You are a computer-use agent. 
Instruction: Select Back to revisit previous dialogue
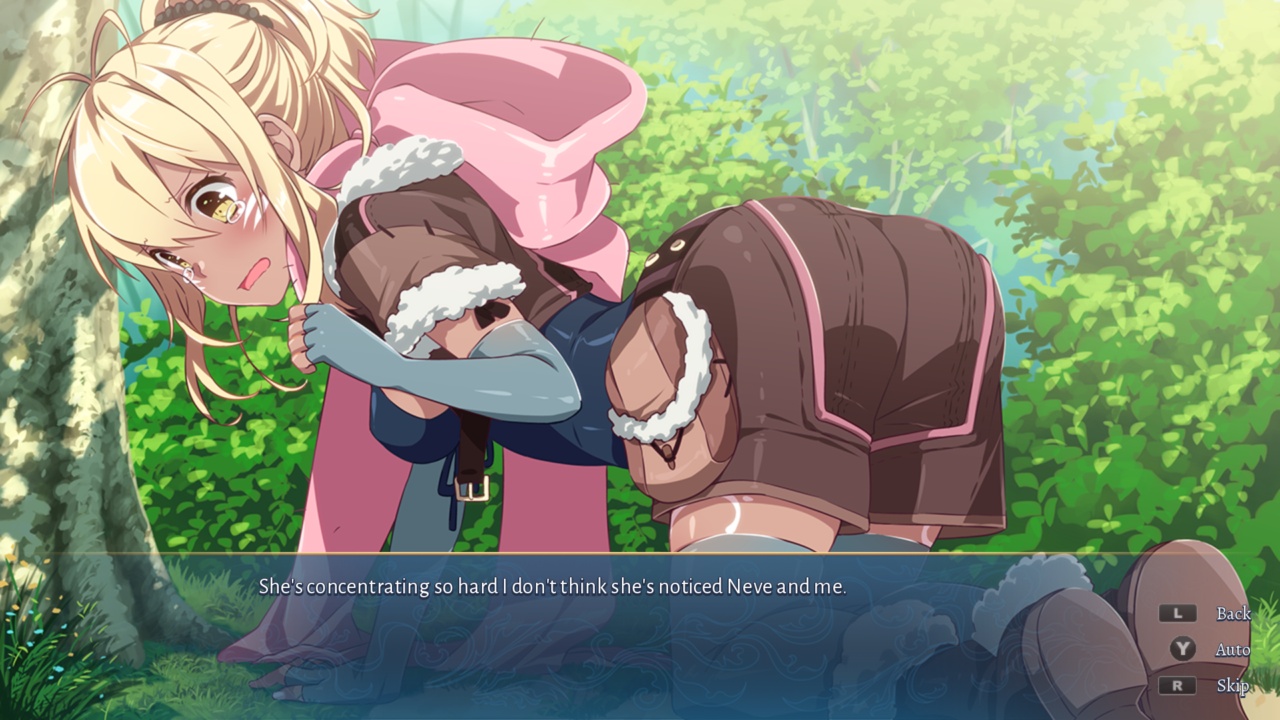tap(1235, 613)
